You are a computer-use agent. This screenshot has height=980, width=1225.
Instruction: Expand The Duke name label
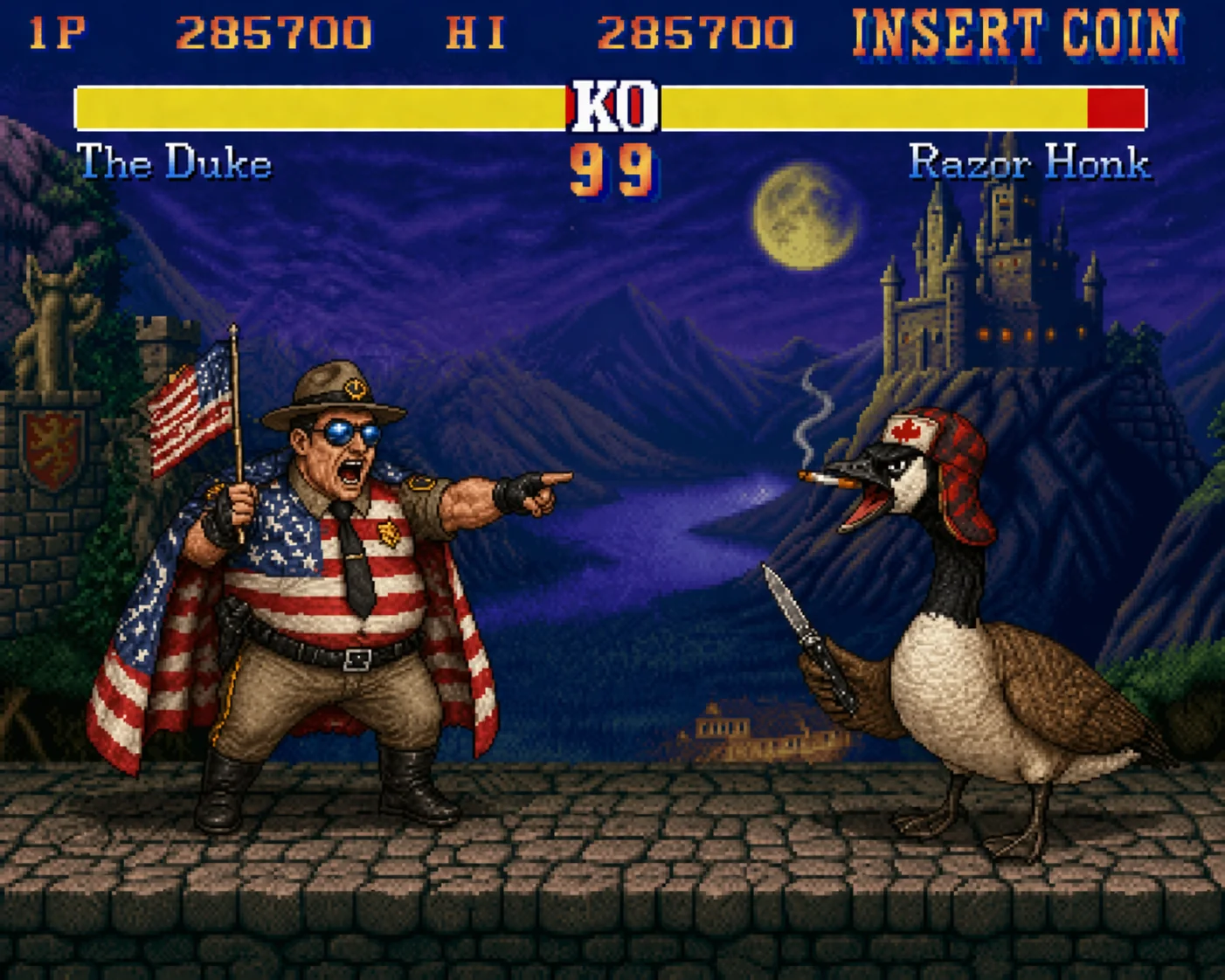coord(175,162)
